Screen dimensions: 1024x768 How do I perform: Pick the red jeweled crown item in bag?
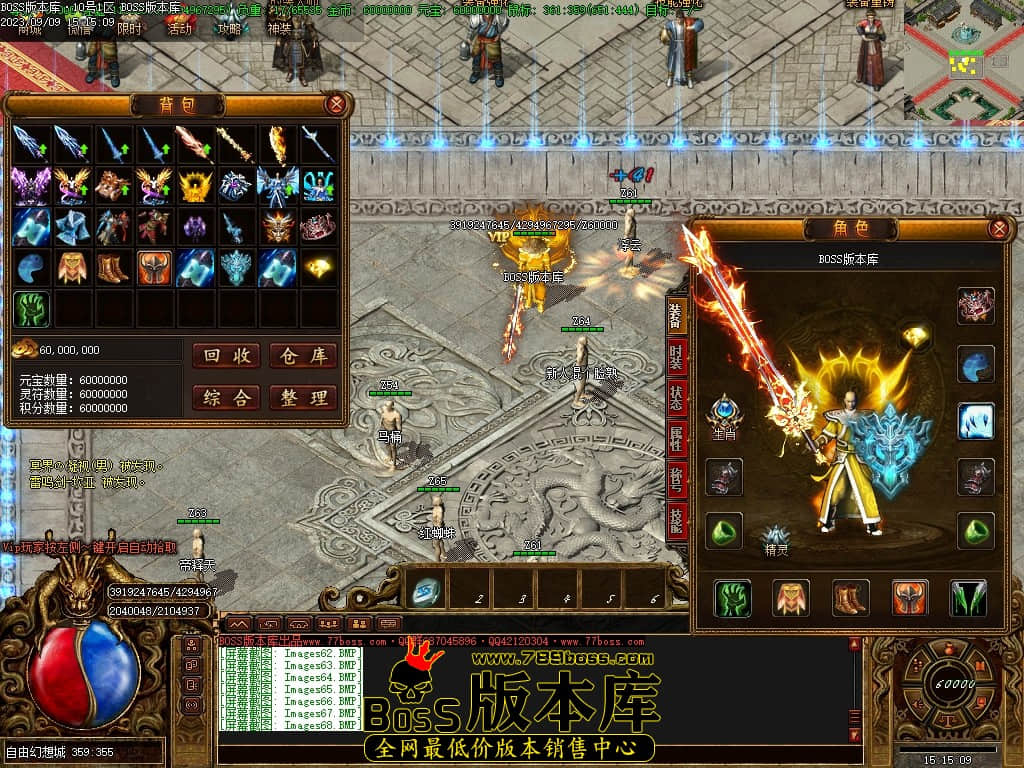point(319,227)
